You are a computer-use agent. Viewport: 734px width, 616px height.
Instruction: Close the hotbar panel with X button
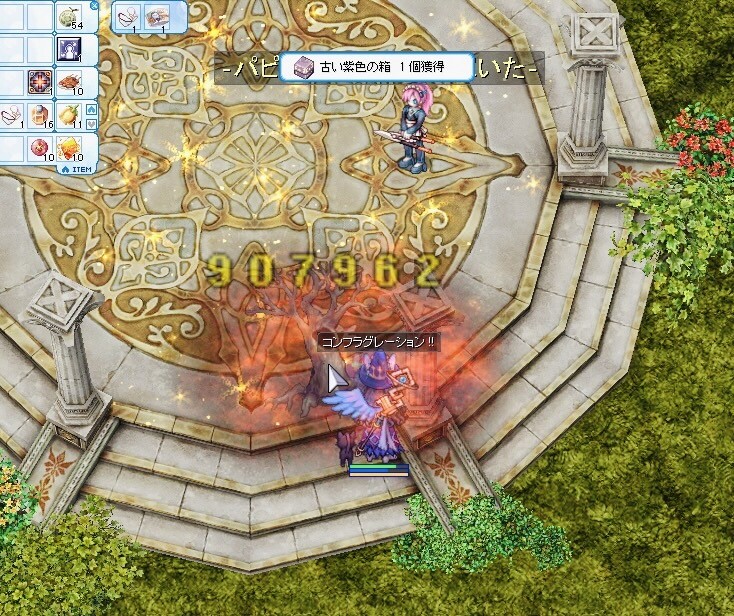(94, 5)
